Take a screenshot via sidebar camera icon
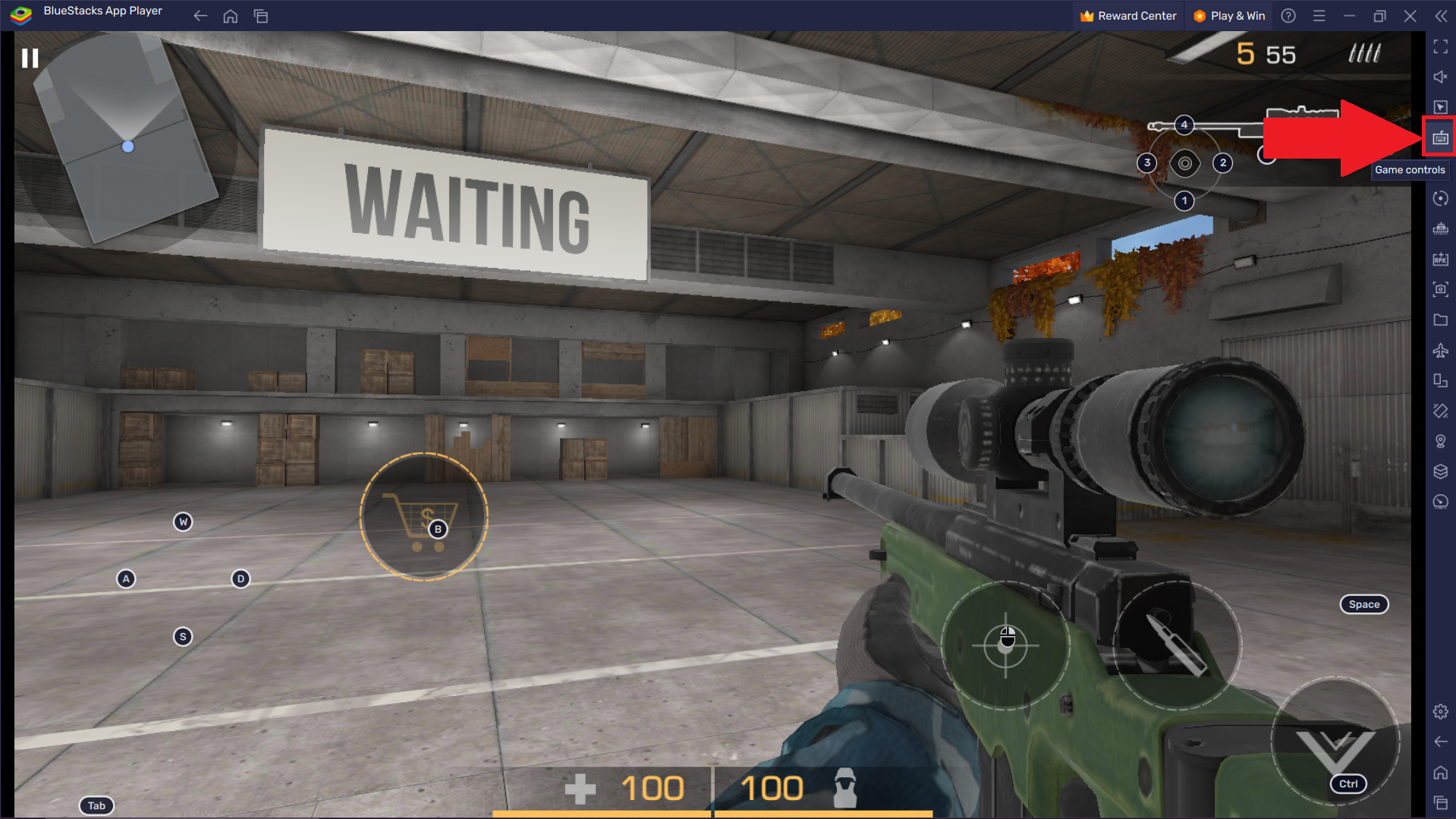 pos(1440,289)
